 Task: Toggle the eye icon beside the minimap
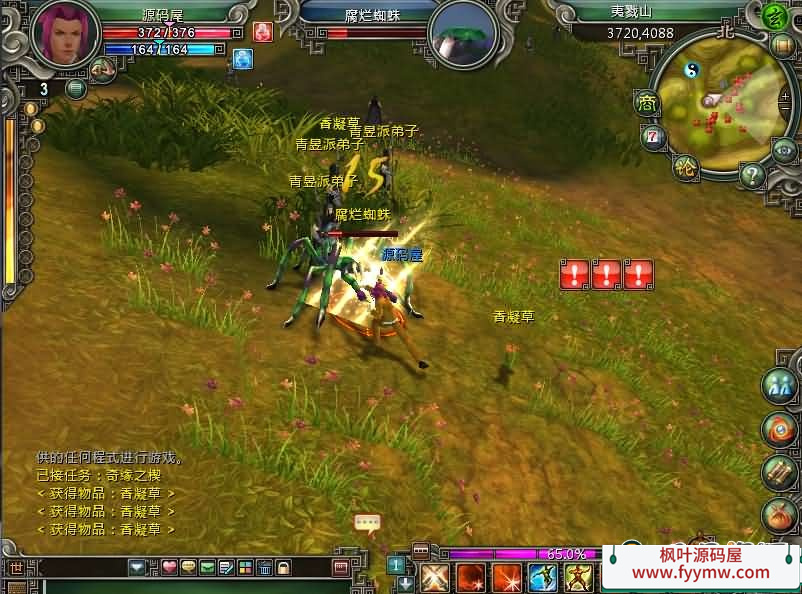point(784,149)
